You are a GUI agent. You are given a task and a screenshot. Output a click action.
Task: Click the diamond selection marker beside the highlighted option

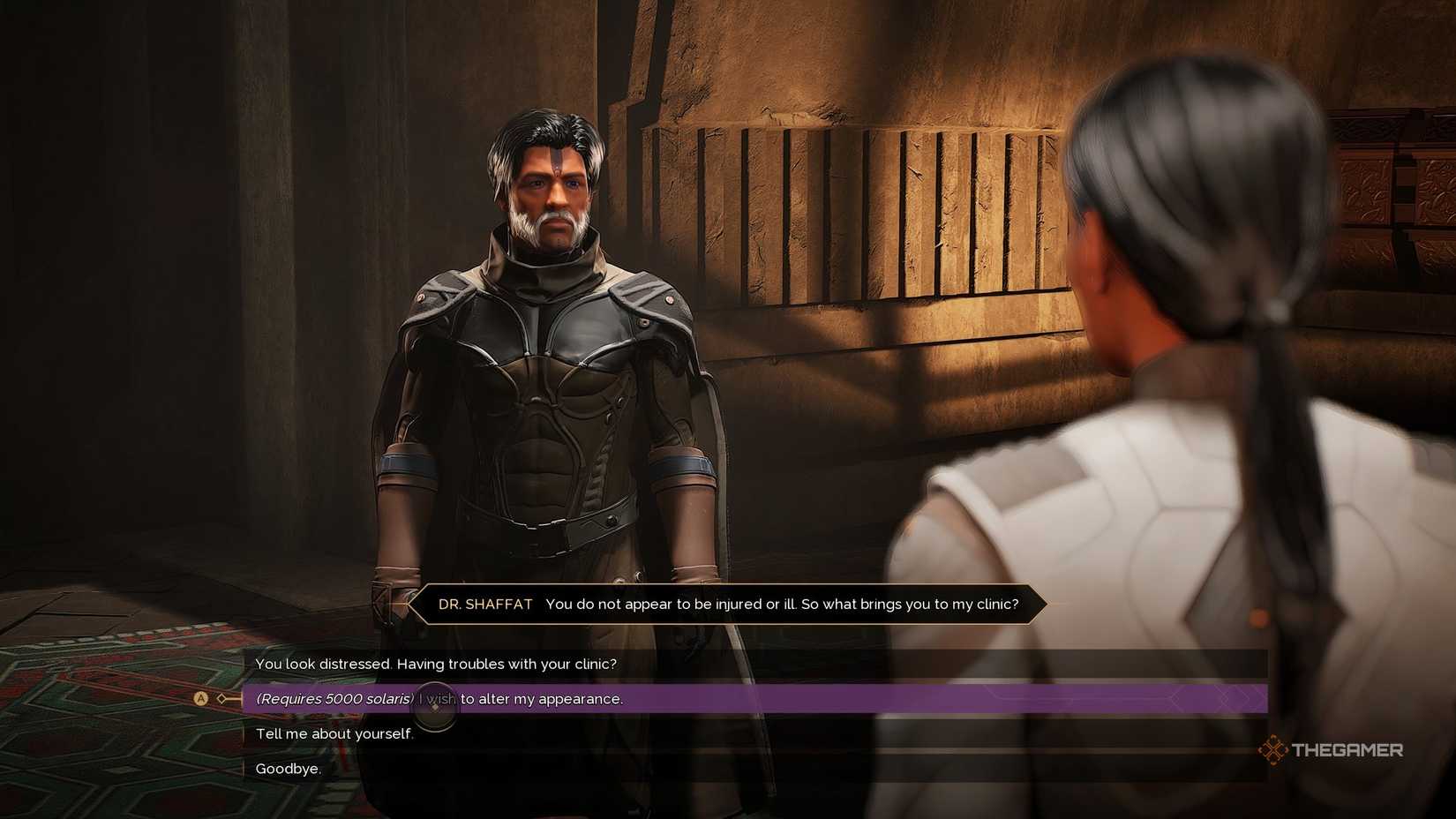click(x=222, y=698)
